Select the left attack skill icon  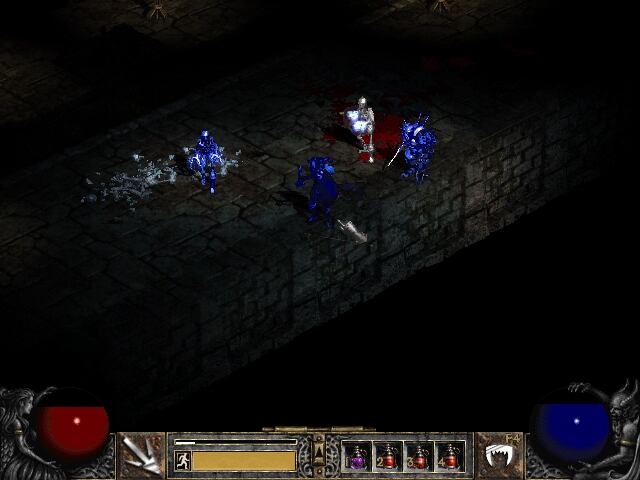tap(143, 456)
